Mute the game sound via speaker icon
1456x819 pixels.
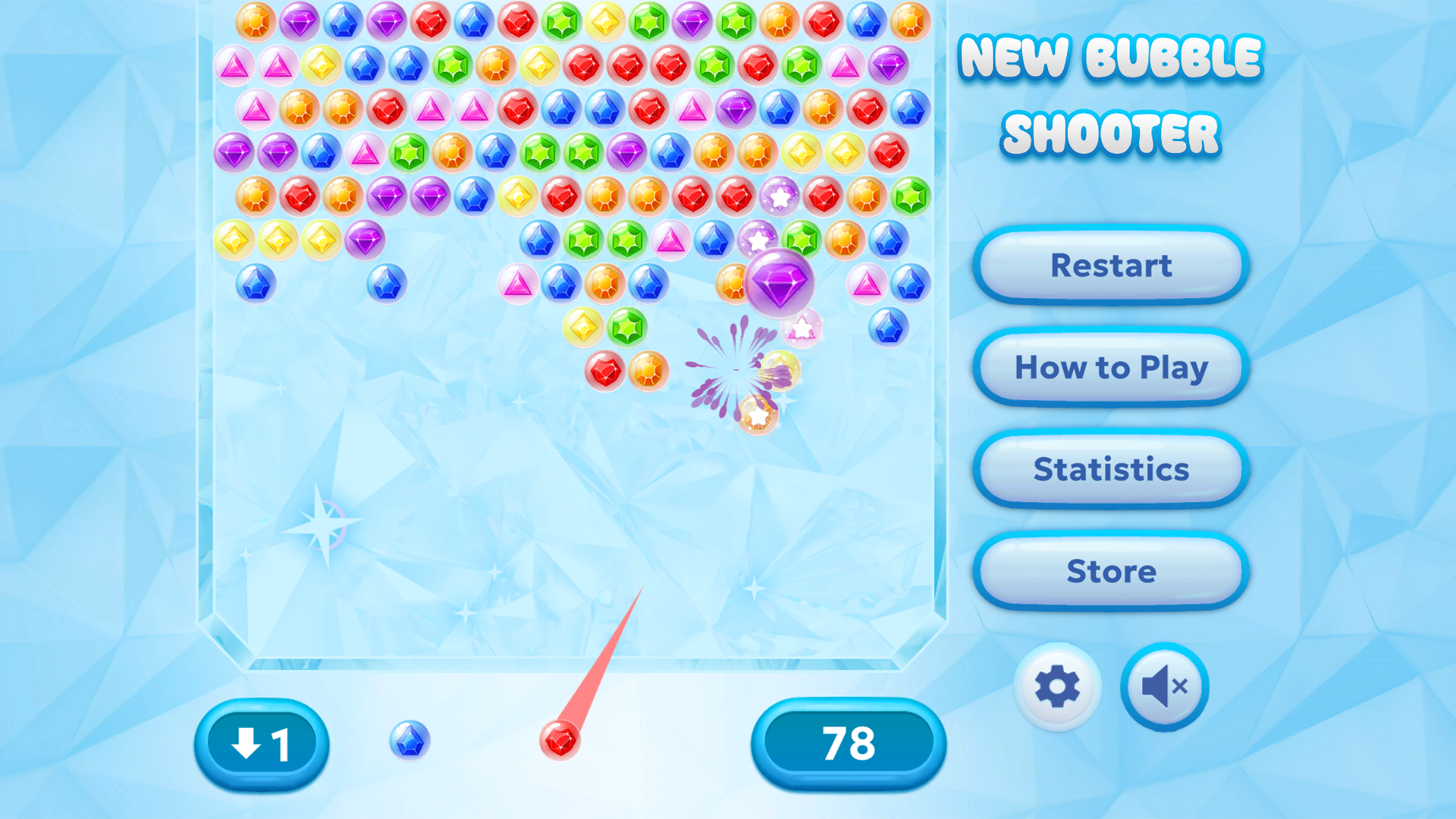coord(1164,685)
